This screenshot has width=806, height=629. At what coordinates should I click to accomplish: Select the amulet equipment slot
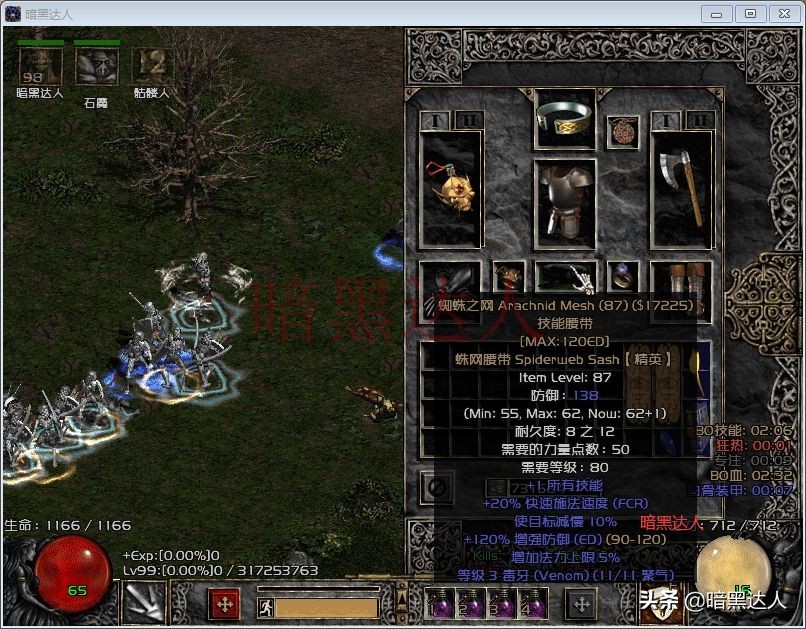pyautogui.click(x=625, y=130)
